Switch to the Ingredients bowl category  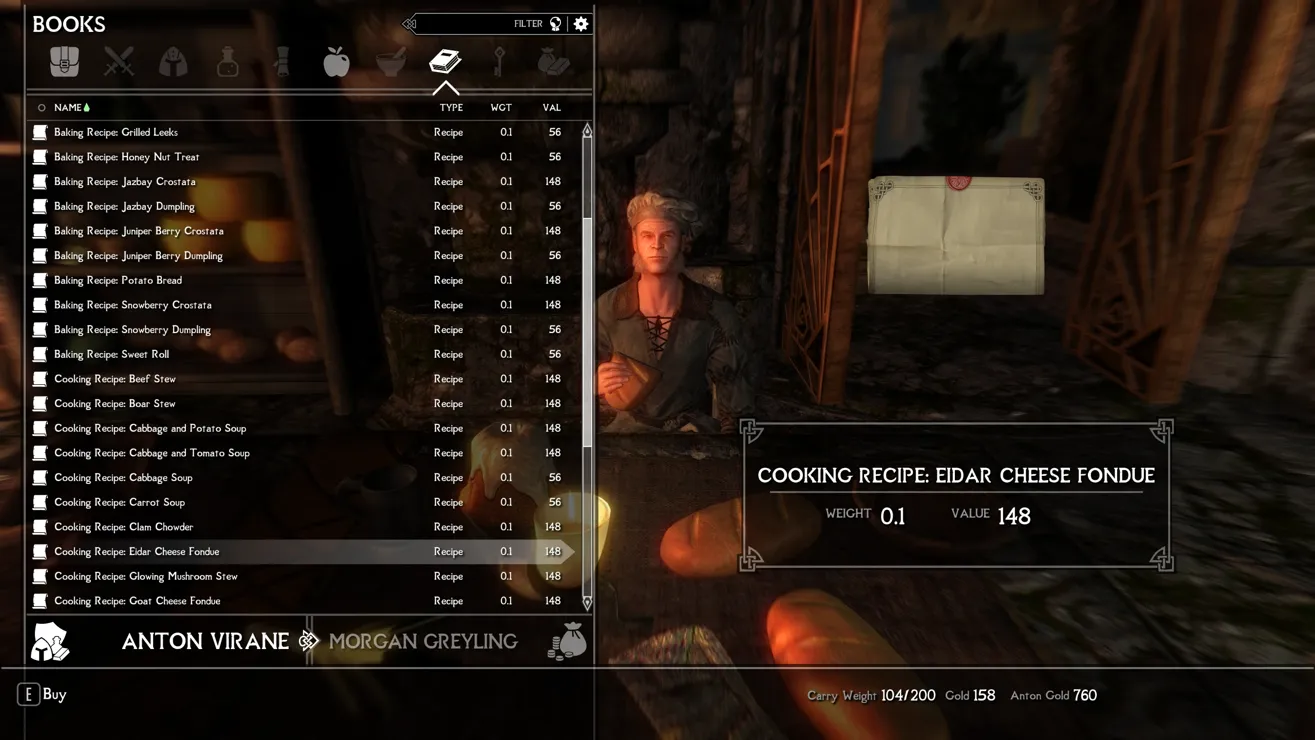390,62
